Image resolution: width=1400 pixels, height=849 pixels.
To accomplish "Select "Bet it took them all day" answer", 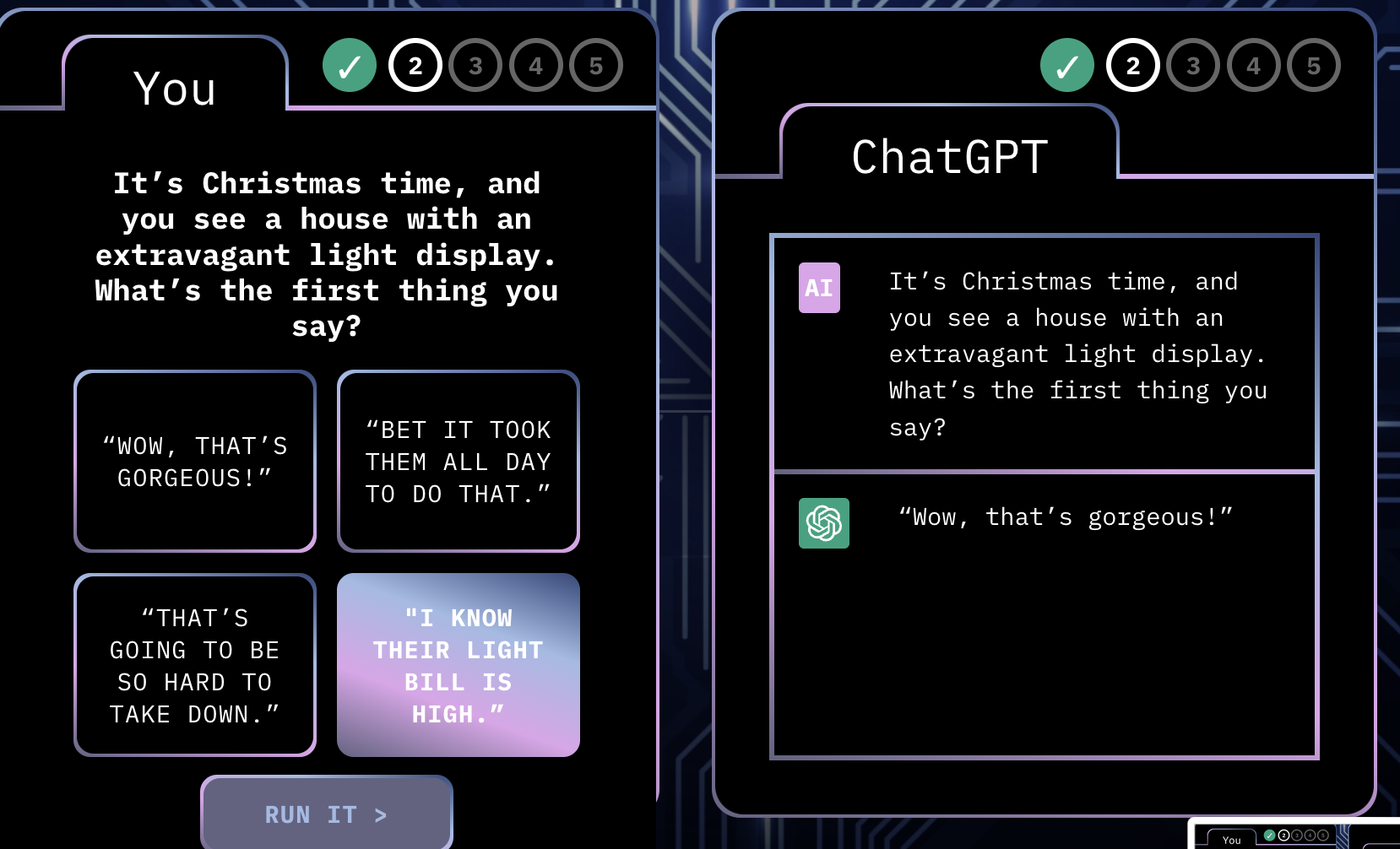I will [459, 462].
